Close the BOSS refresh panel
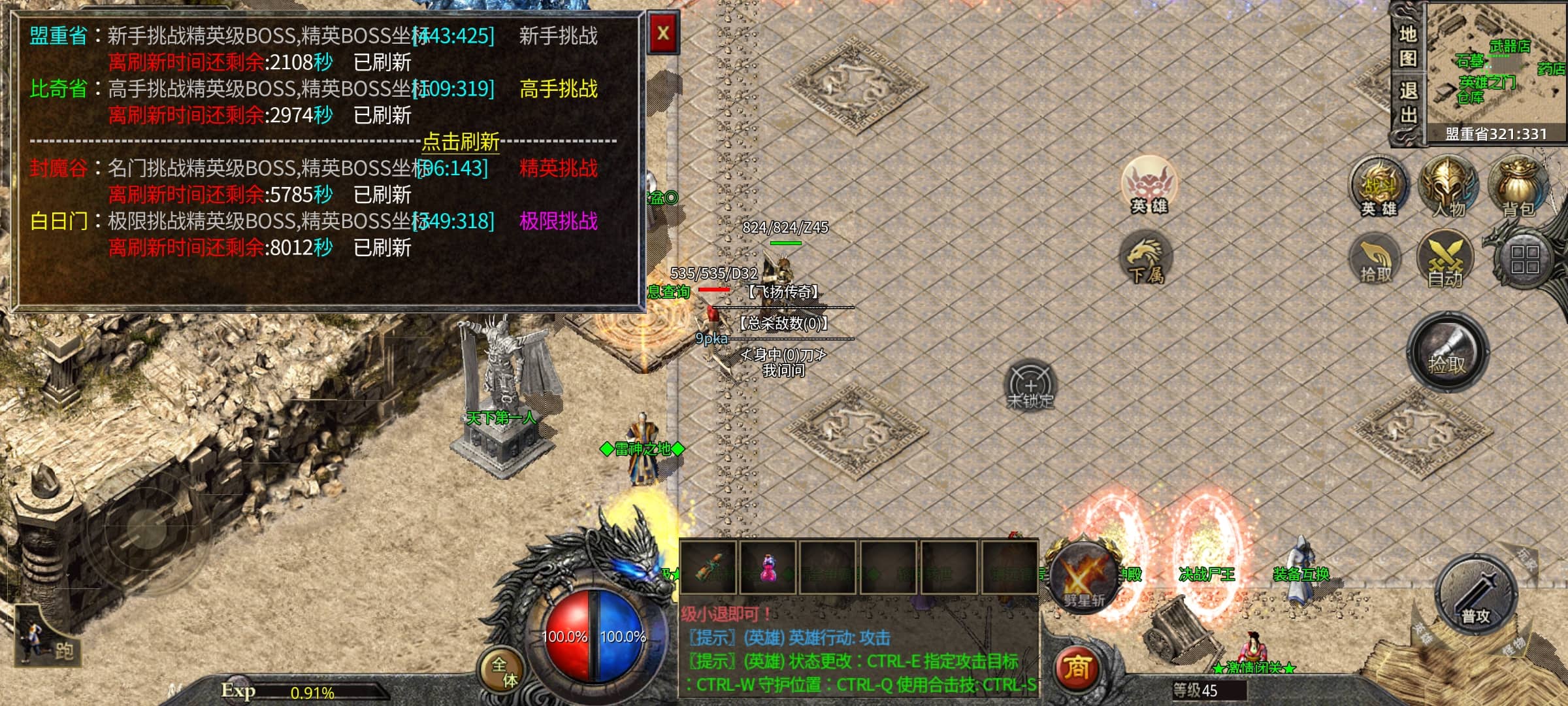The height and width of the screenshot is (706, 1568). (x=662, y=33)
